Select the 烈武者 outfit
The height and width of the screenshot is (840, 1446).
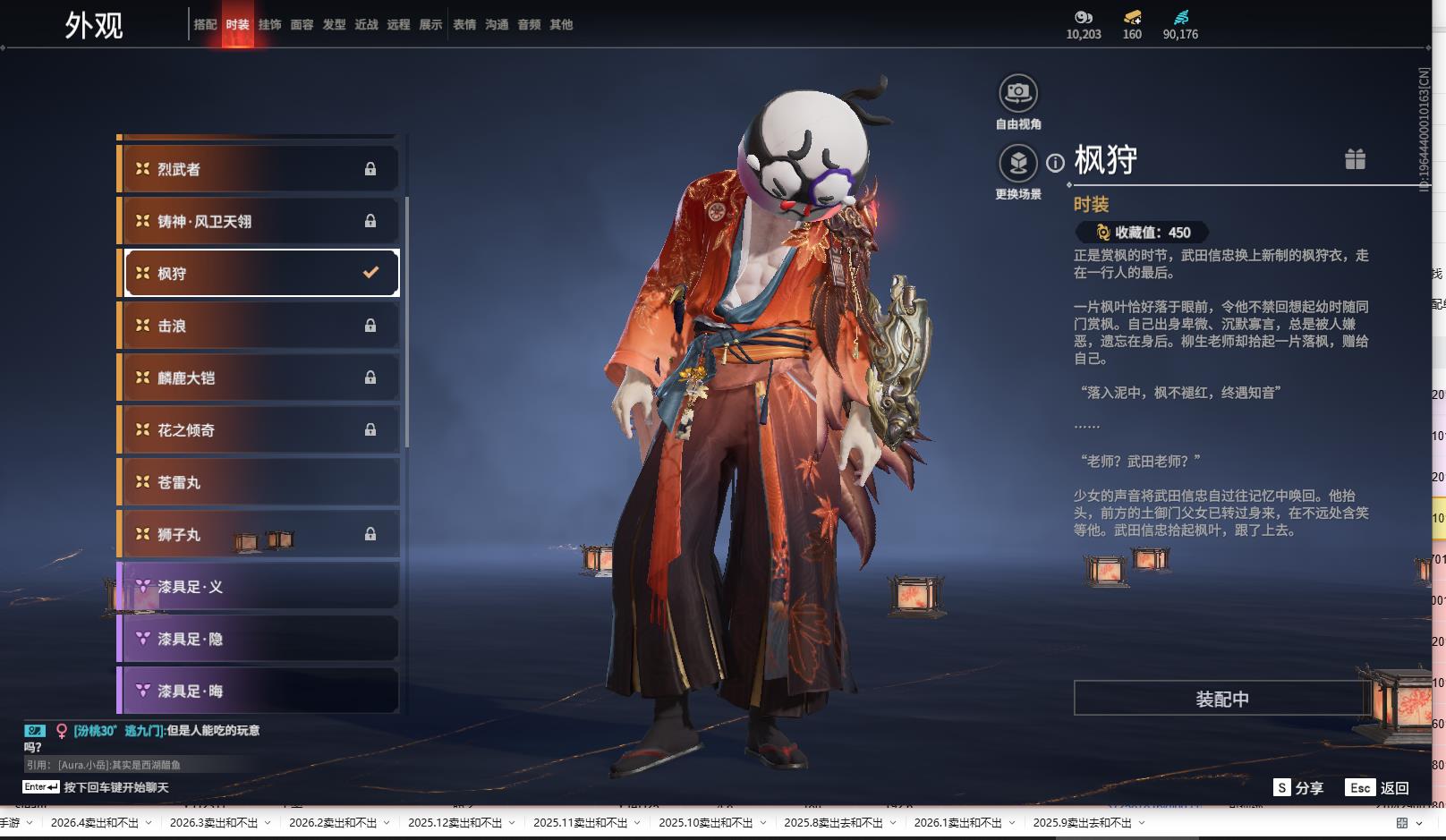[x=259, y=169]
